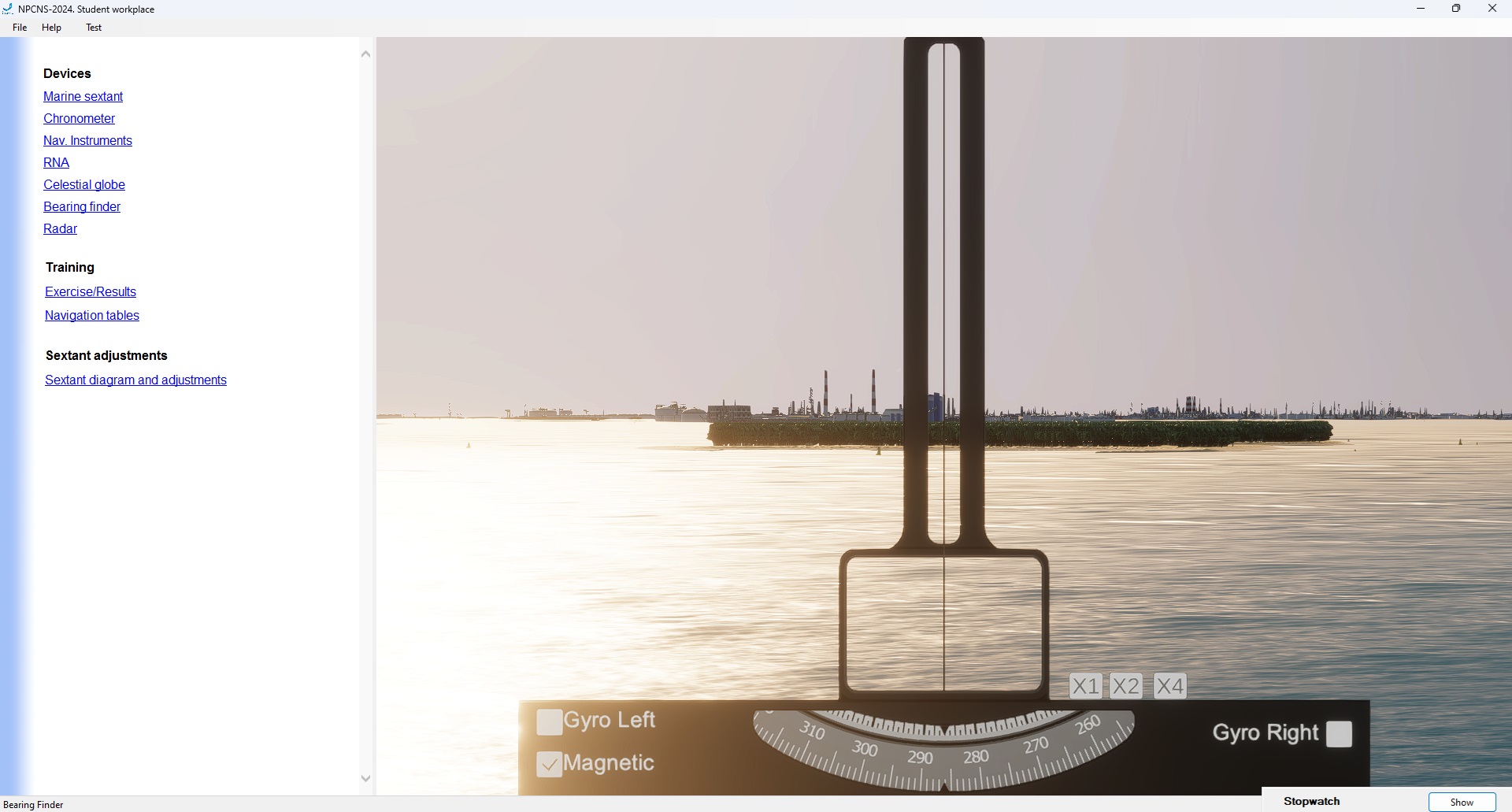Set zoom to X2
This screenshot has width=1512, height=812.
point(1126,686)
